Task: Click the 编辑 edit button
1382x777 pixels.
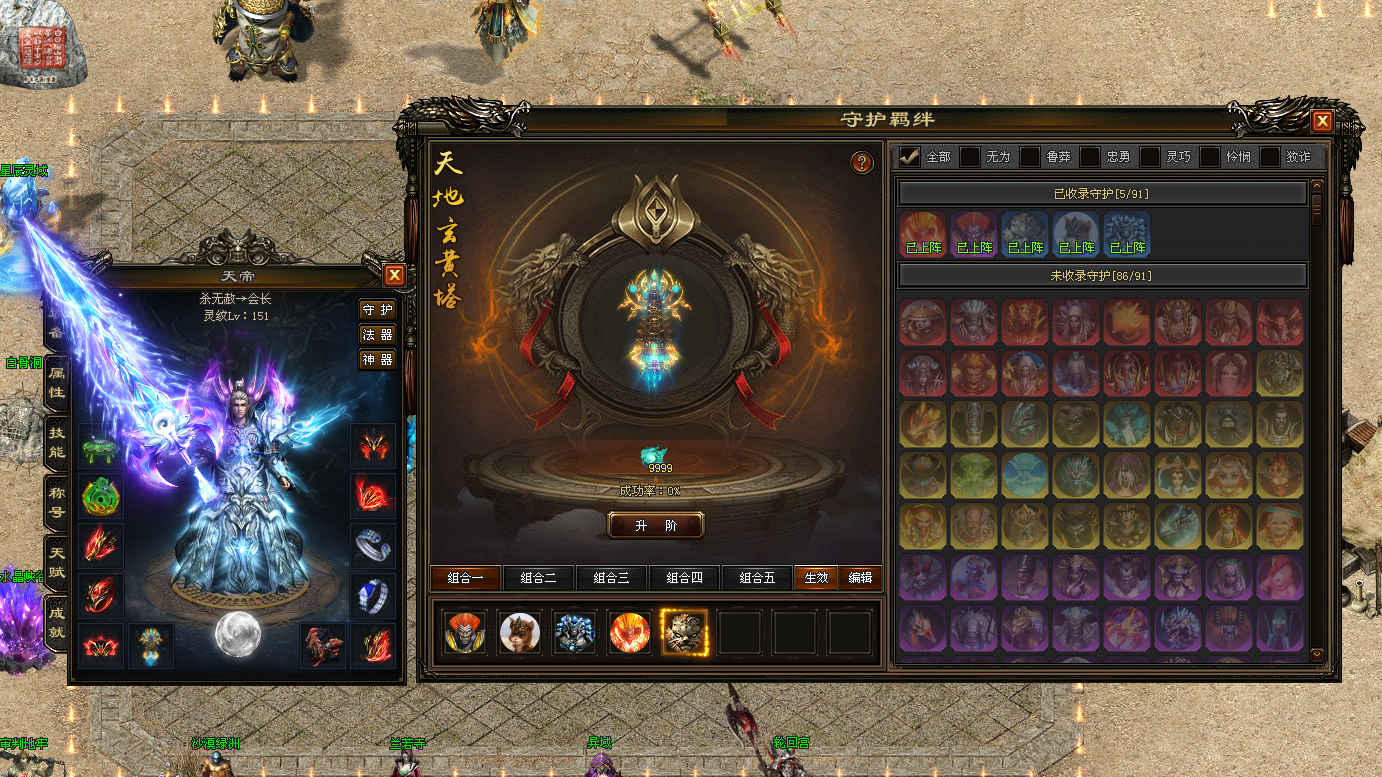Action: click(860, 578)
